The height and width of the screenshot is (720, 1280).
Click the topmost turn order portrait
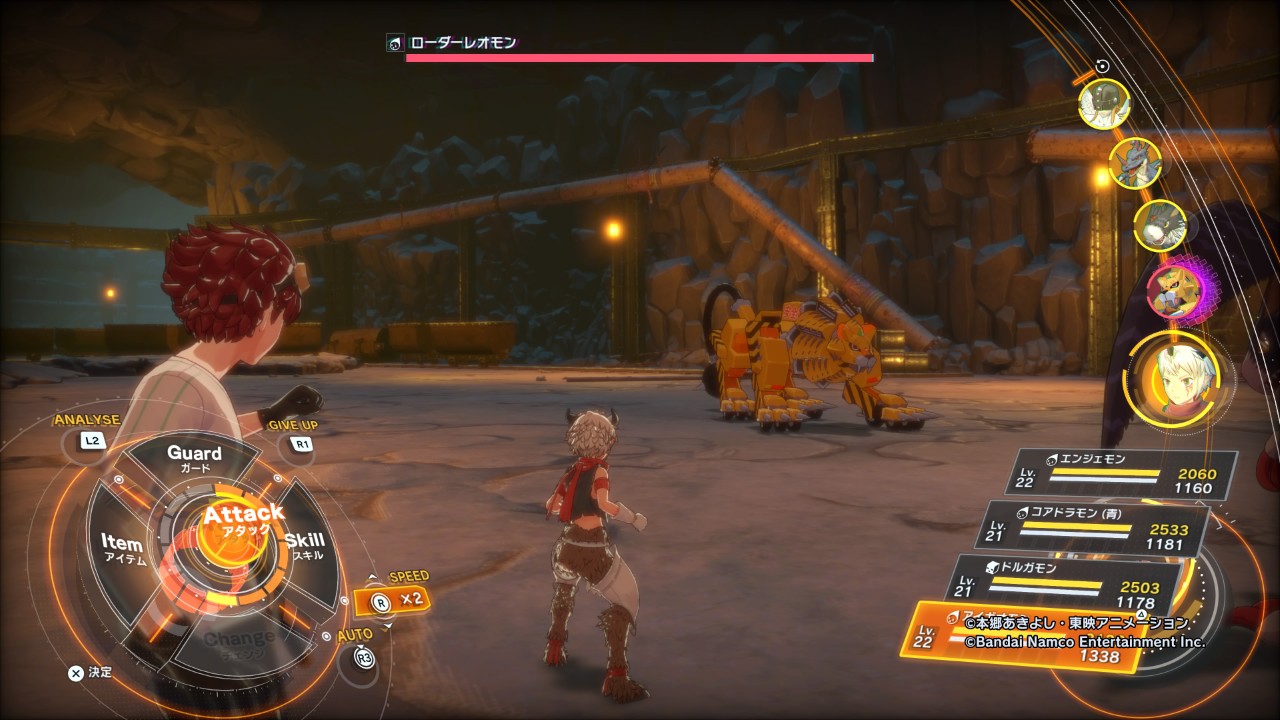pyautogui.click(x=1105, y=104)
